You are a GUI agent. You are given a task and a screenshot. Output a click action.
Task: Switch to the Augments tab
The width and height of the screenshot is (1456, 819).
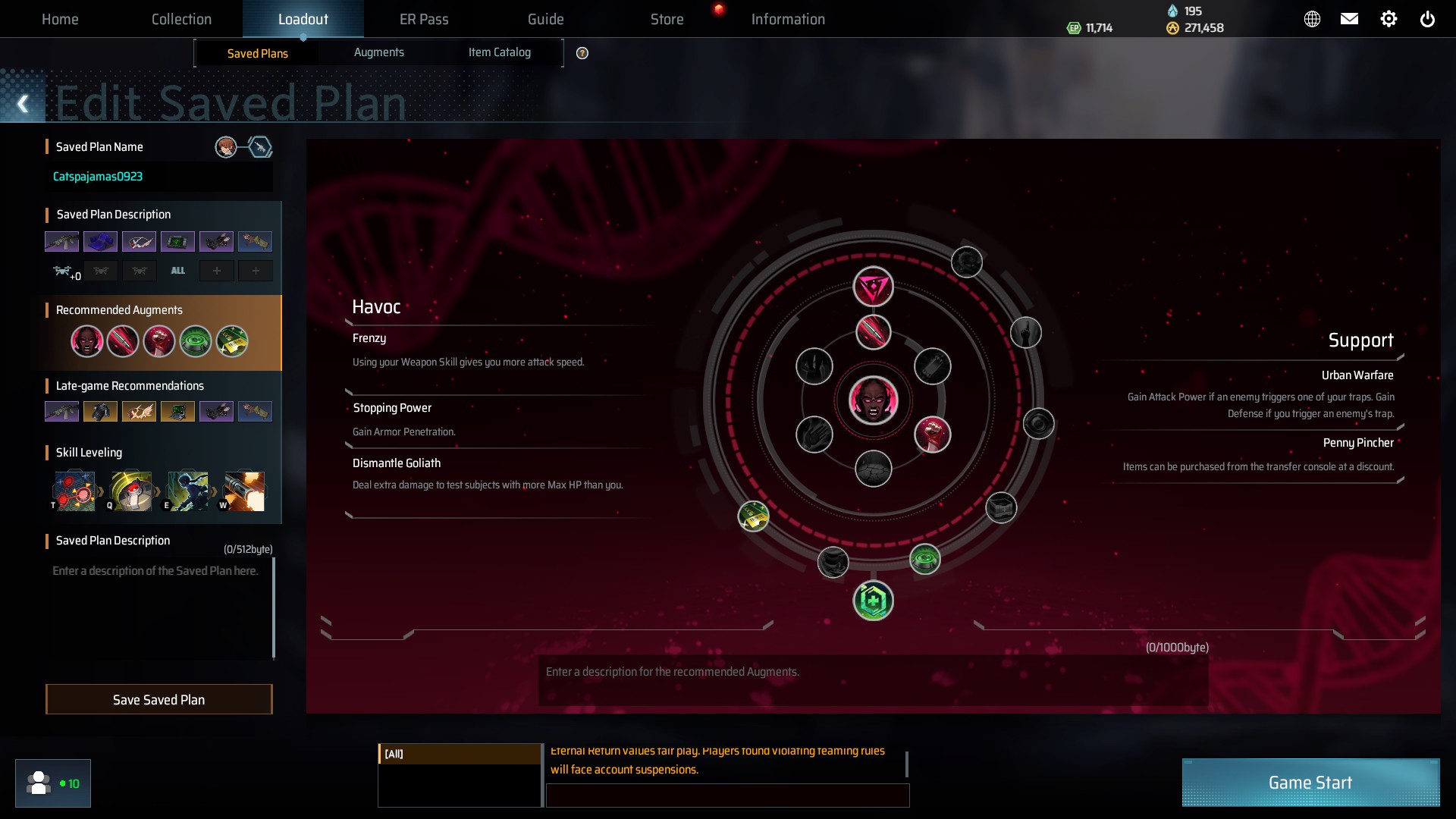378,52
